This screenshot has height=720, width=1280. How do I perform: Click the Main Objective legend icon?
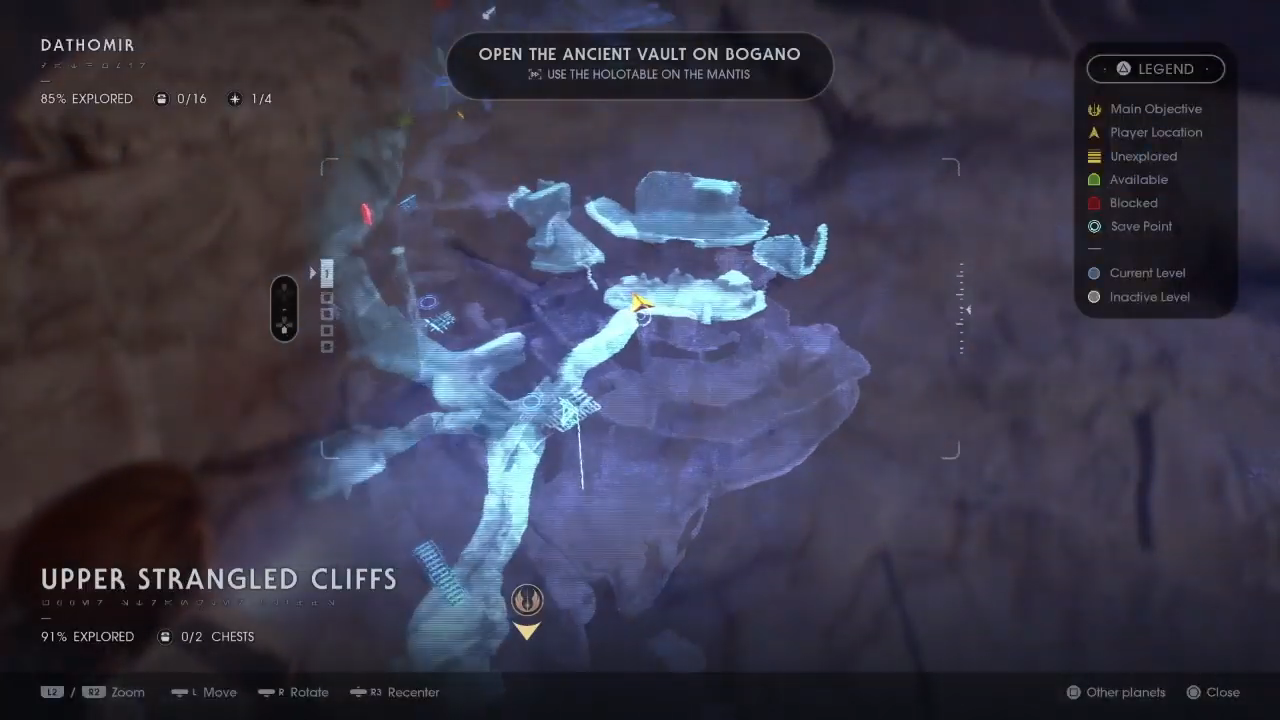[x=1094, y=109]
